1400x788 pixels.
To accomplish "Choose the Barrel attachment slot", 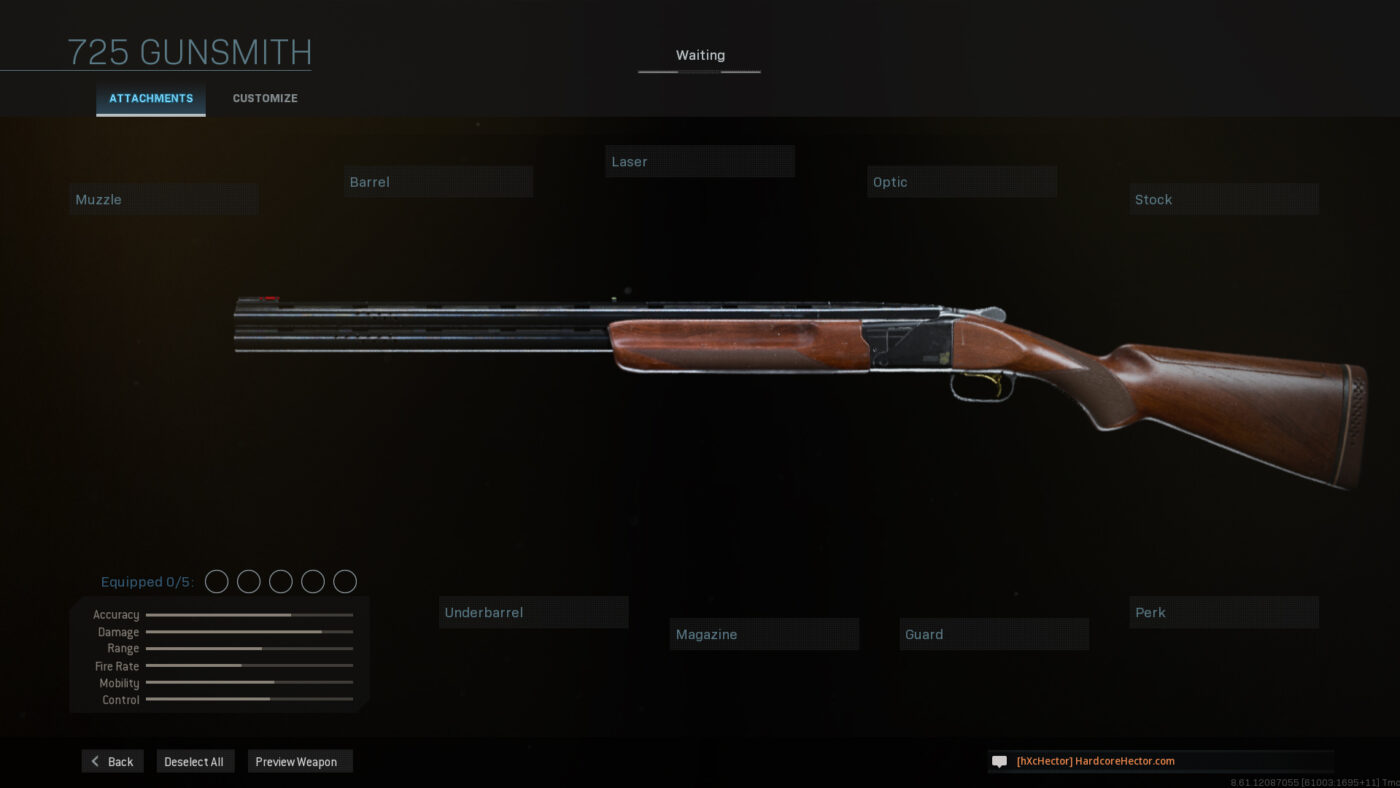I will pos(438,182).
